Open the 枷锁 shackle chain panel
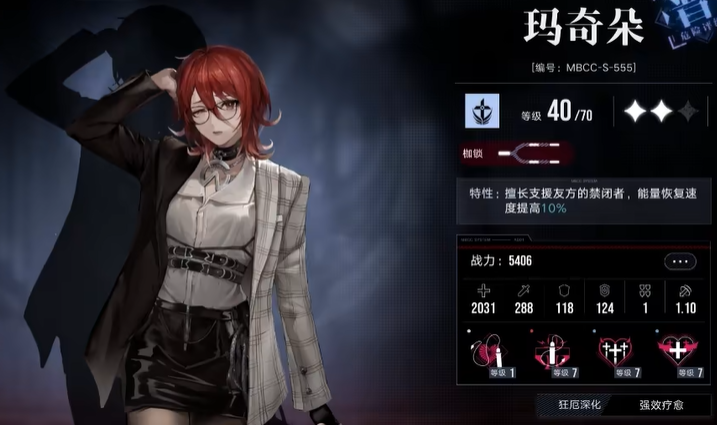 tap(535, 154)
